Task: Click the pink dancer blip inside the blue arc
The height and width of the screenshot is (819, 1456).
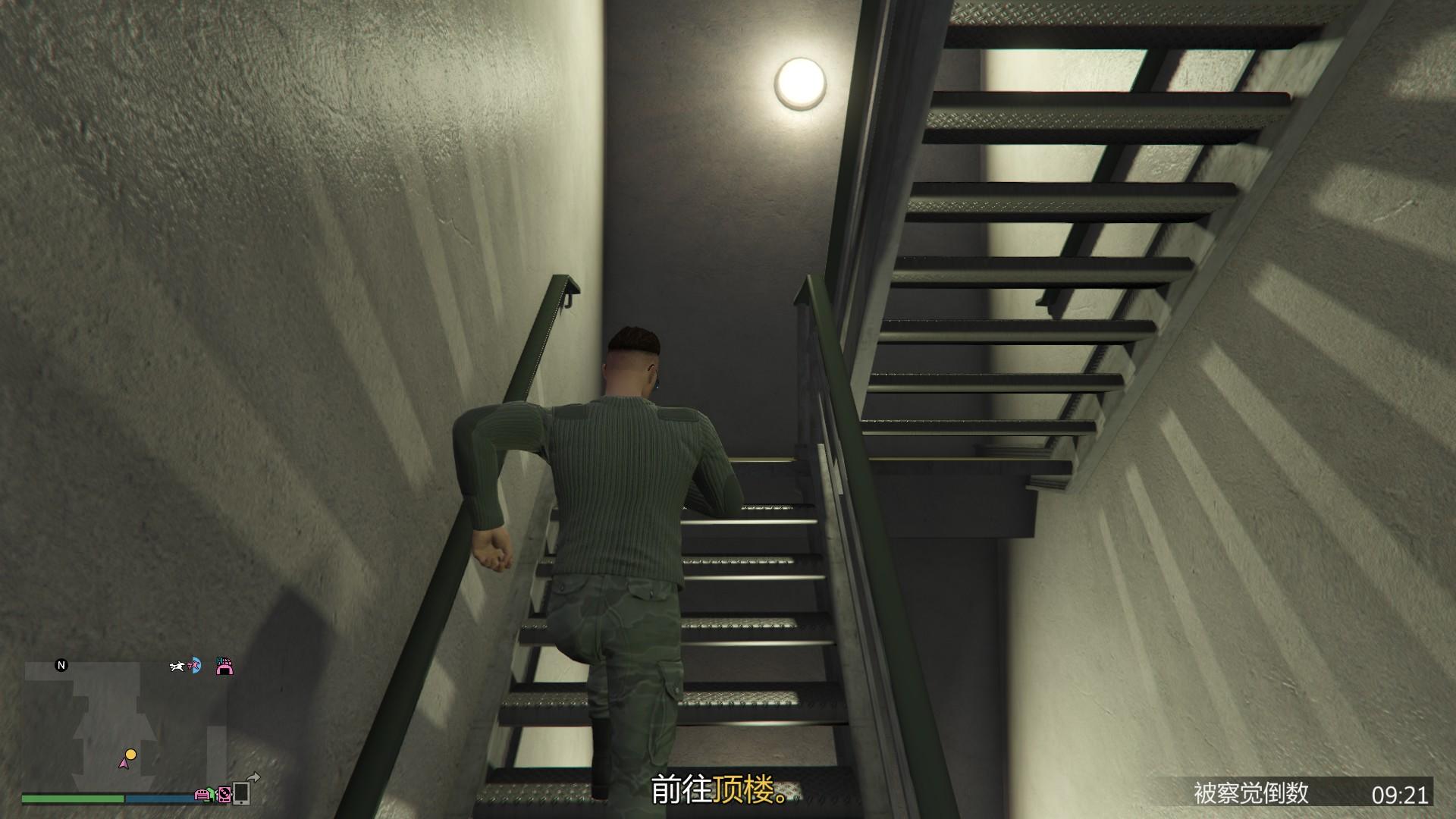Action: tap(194, 666)
